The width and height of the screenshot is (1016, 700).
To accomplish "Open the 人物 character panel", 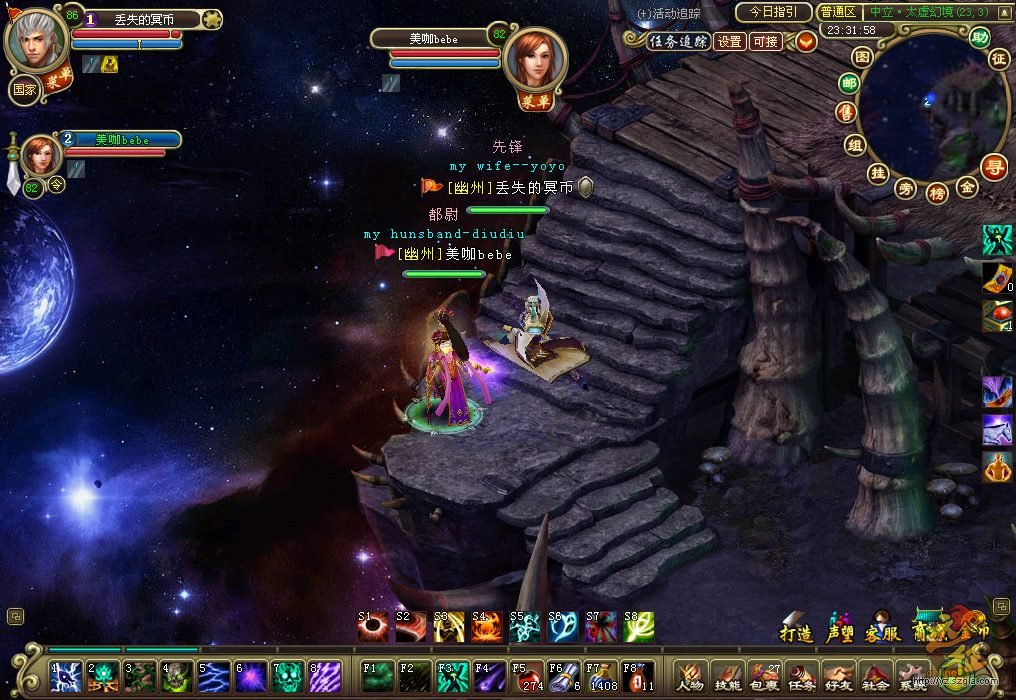I will click(689, 677).
